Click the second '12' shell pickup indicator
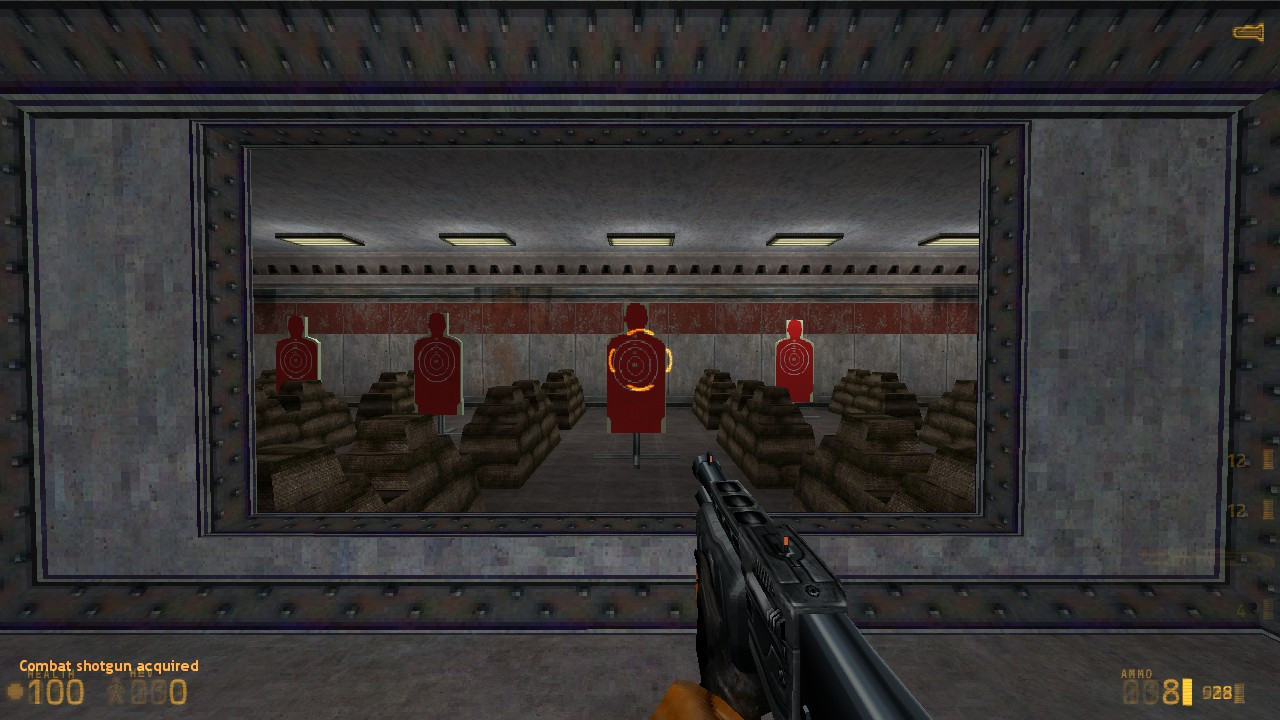Viewport: 1280px width, 720px height. pyautogui.click(x=1236, y=510)
